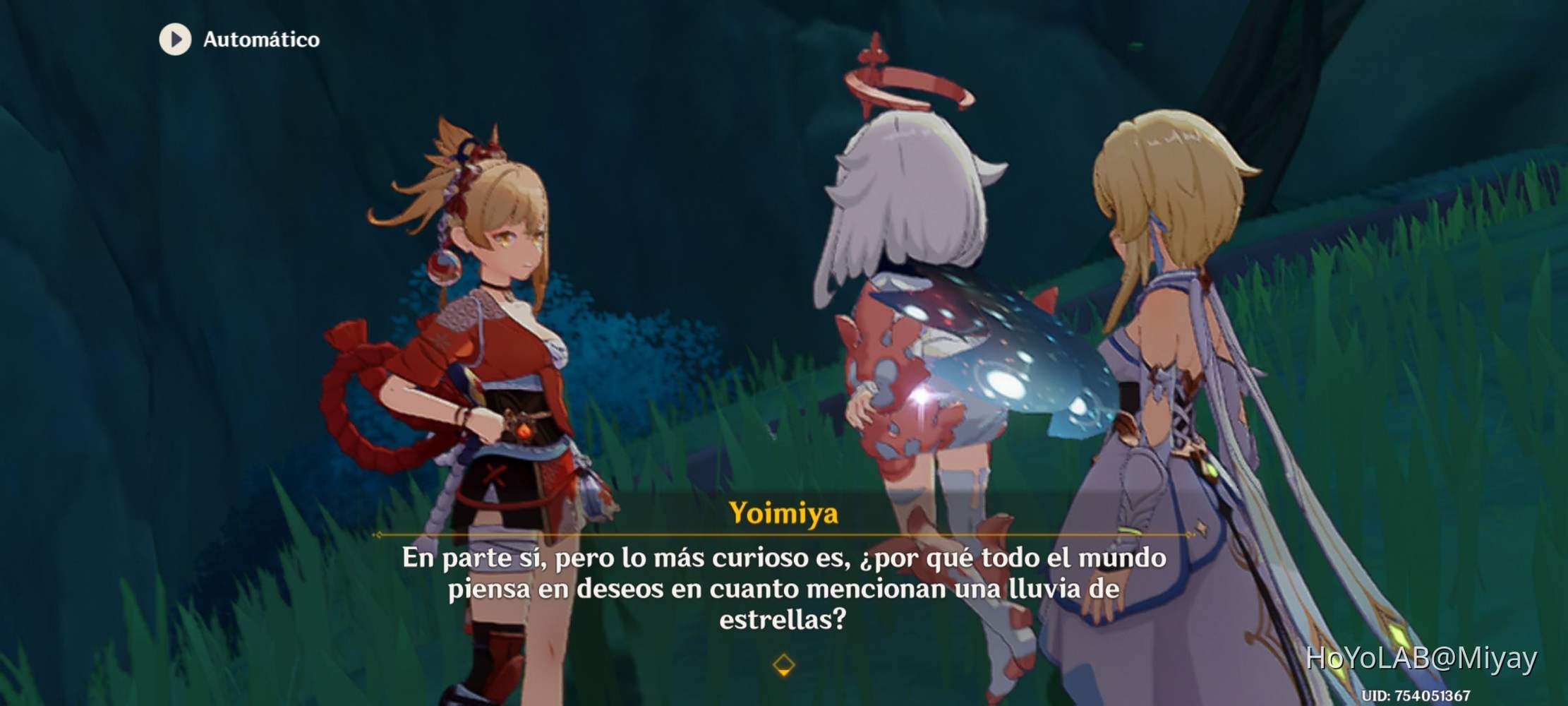Select the Automático menu label

click(260, 40)
